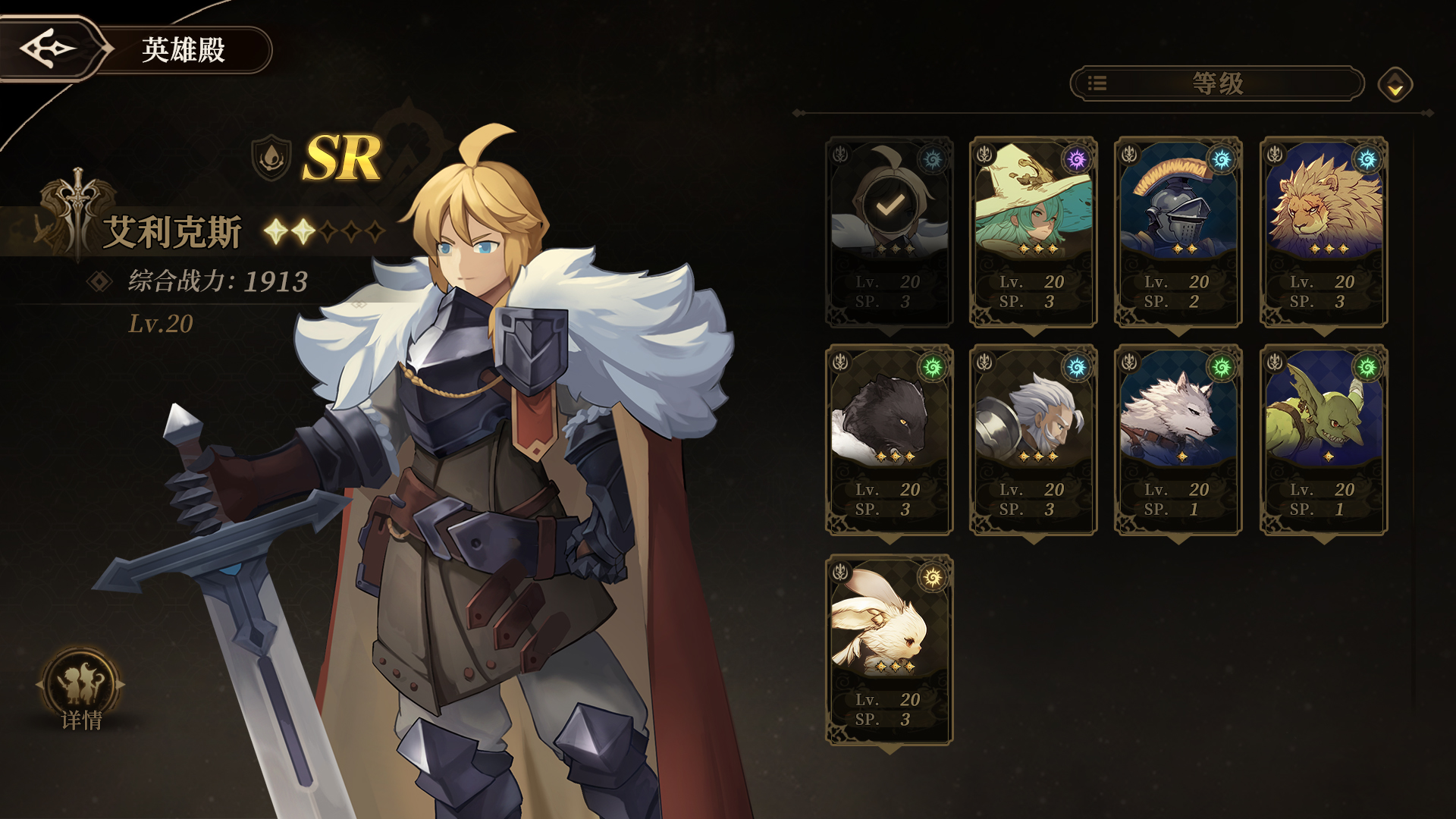Pick the white rabbit hero card
This screenshot has height=819, width=1456.
[889, 650]
